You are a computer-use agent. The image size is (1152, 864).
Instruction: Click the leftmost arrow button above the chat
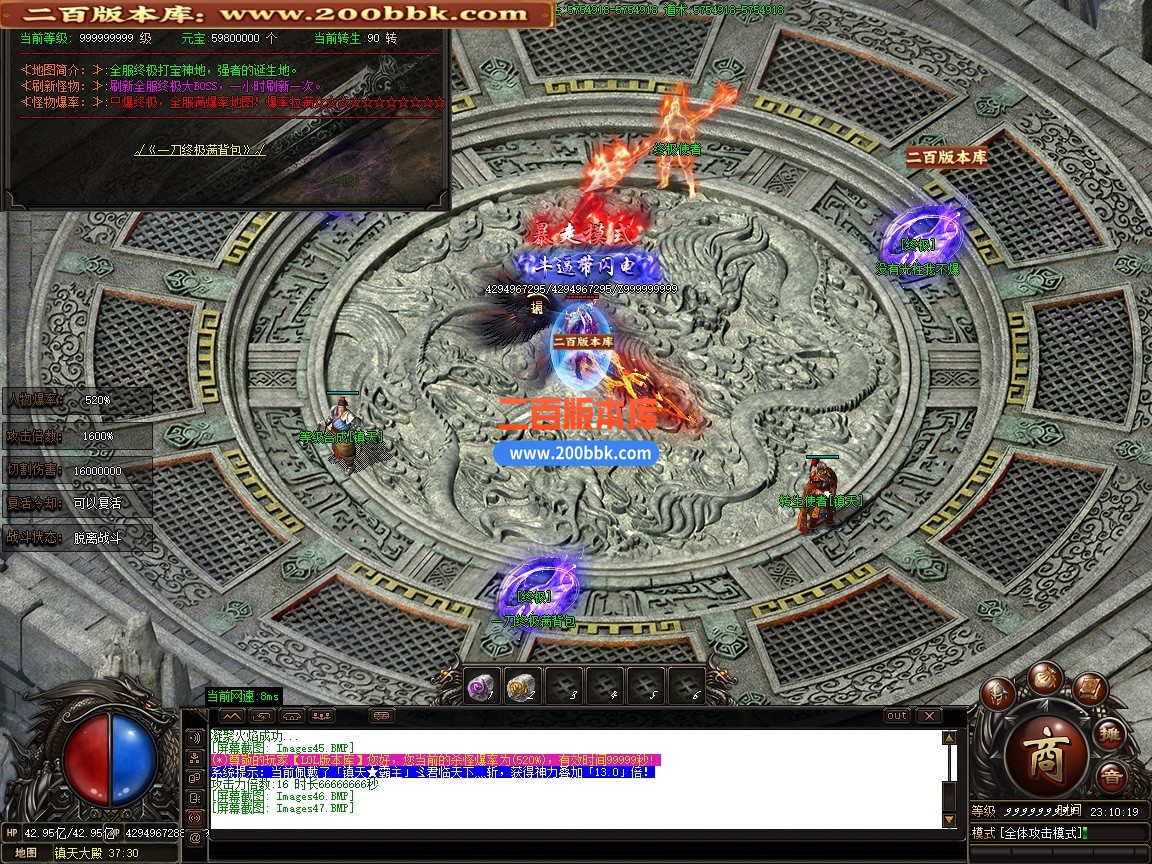tap(231, 716)
